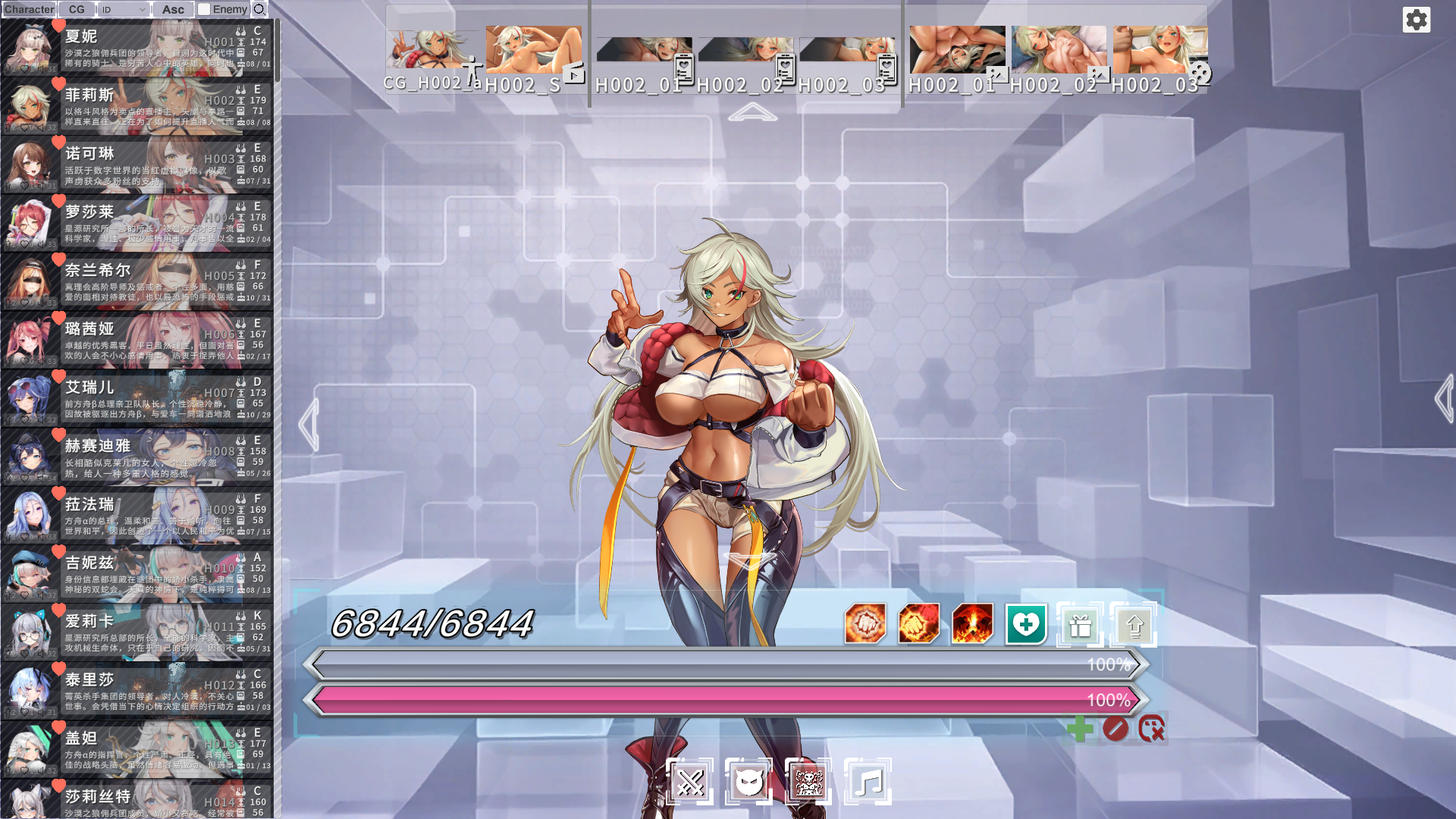Toggle the Asc sort order button

click(173, 9)
